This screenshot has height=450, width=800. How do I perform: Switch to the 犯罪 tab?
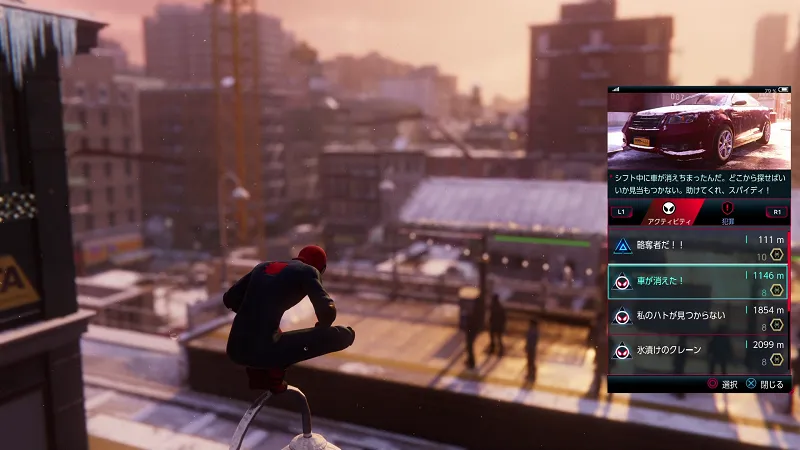coord(727,213)
